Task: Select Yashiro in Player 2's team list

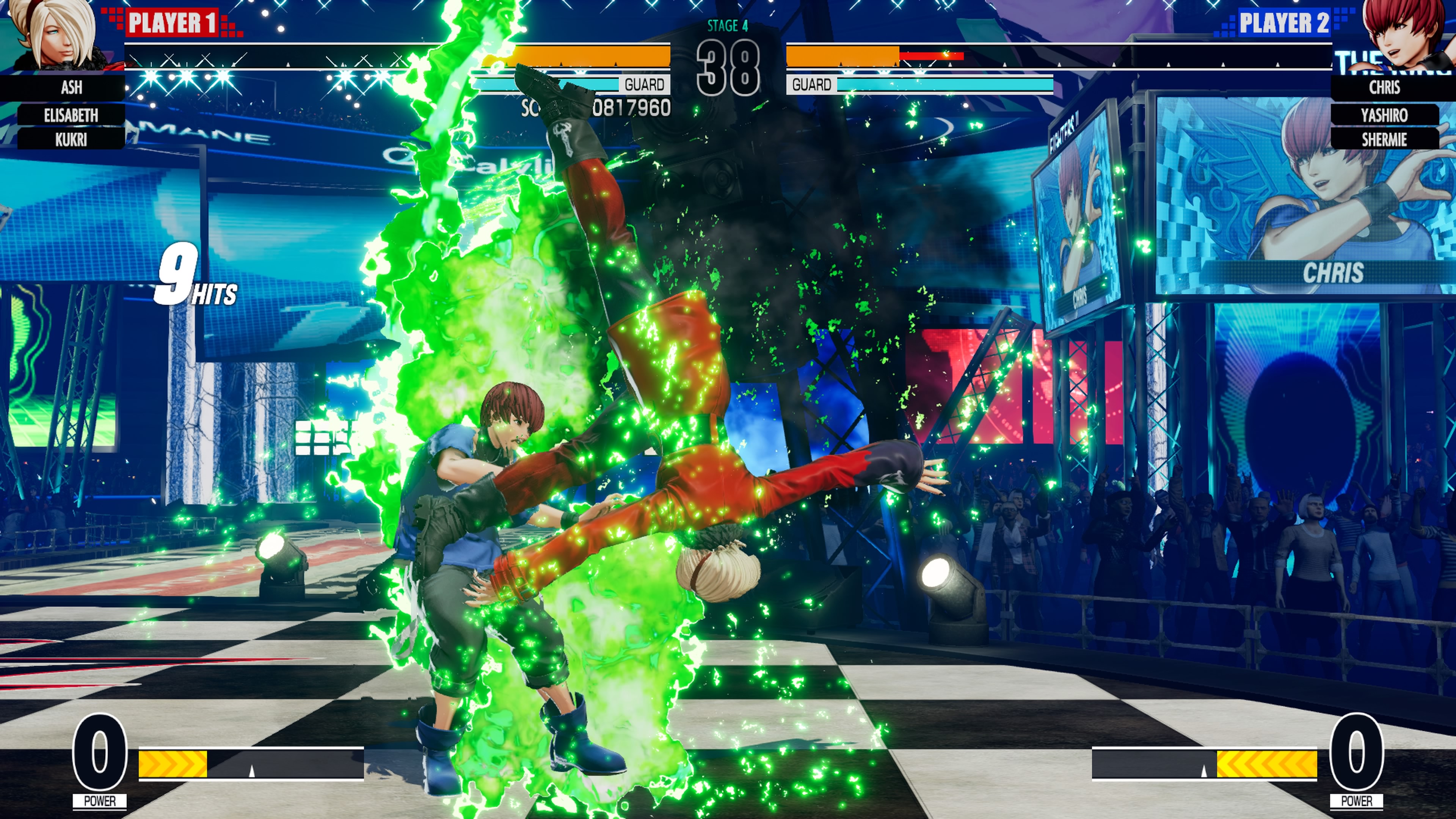Action: tap(1384, 115)
